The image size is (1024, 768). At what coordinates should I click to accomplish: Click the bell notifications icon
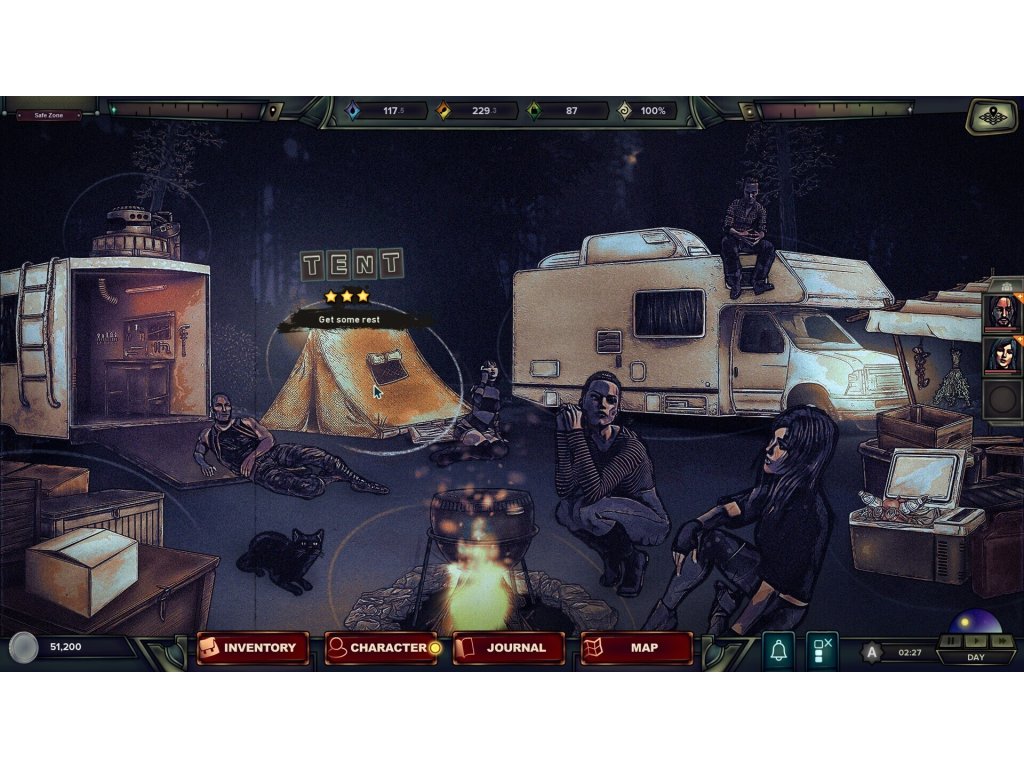tap(778, 650)
